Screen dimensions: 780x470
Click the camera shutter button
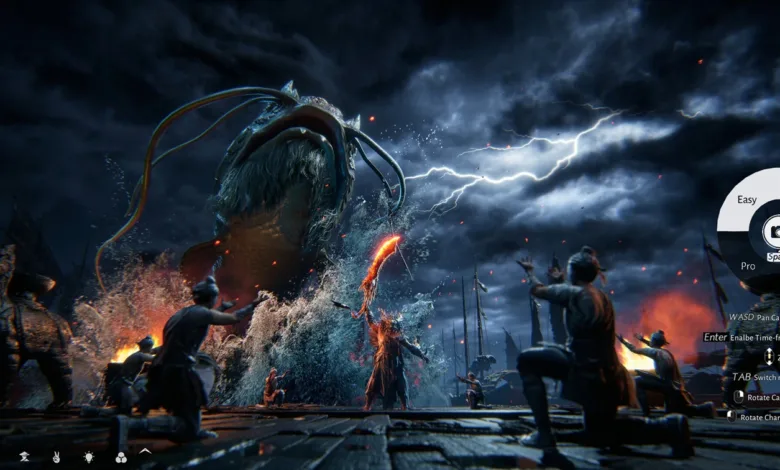(773, 232)
